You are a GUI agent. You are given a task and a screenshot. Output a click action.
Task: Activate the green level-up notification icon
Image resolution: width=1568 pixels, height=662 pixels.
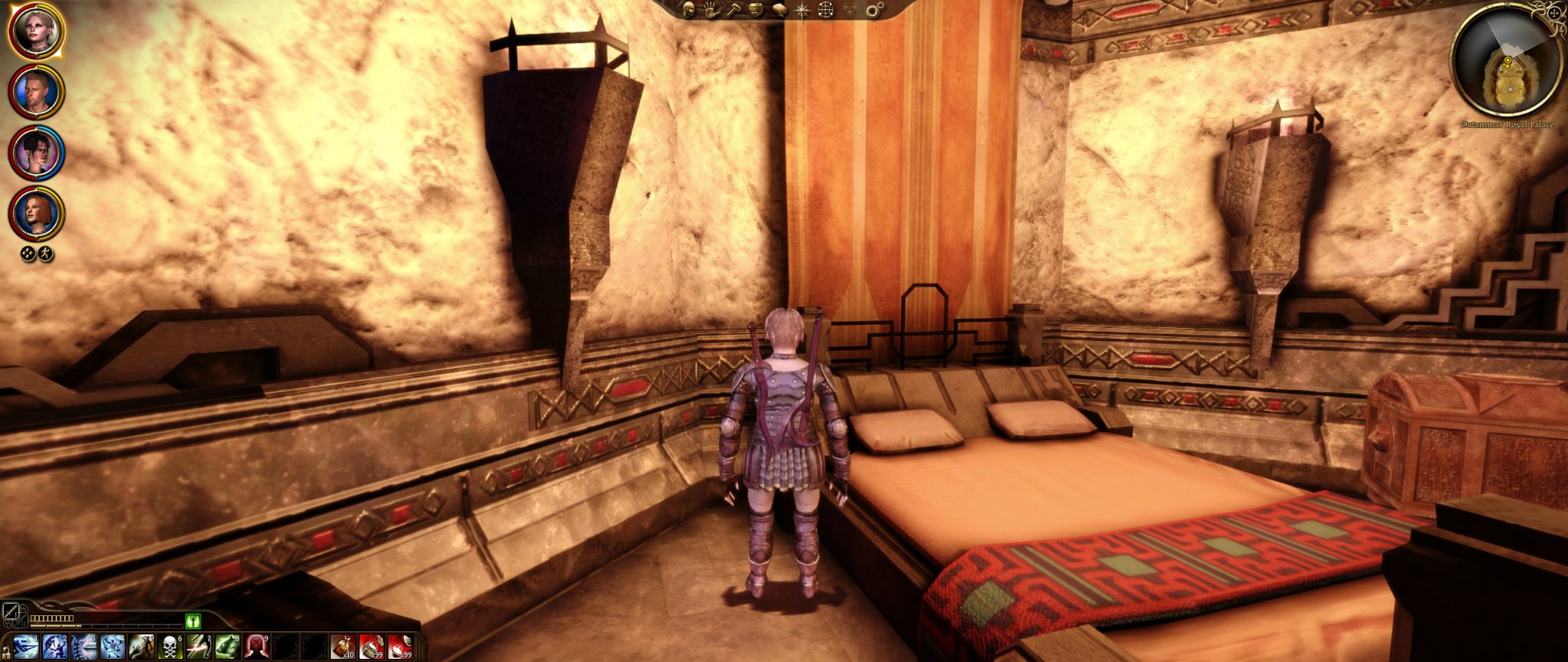(194, 621)
